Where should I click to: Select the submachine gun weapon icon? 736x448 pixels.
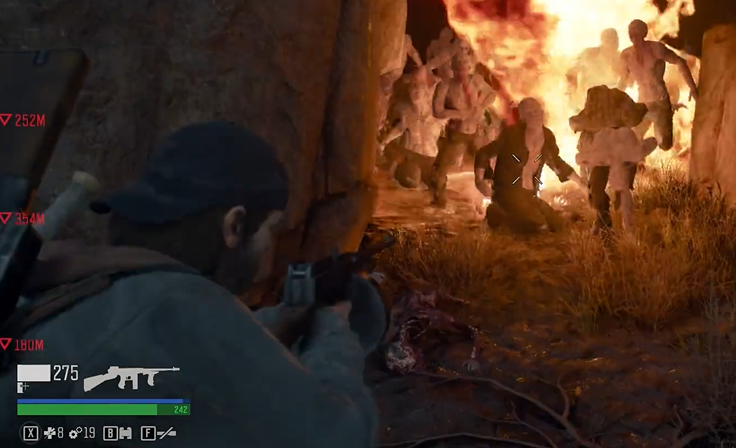point(131,377)
